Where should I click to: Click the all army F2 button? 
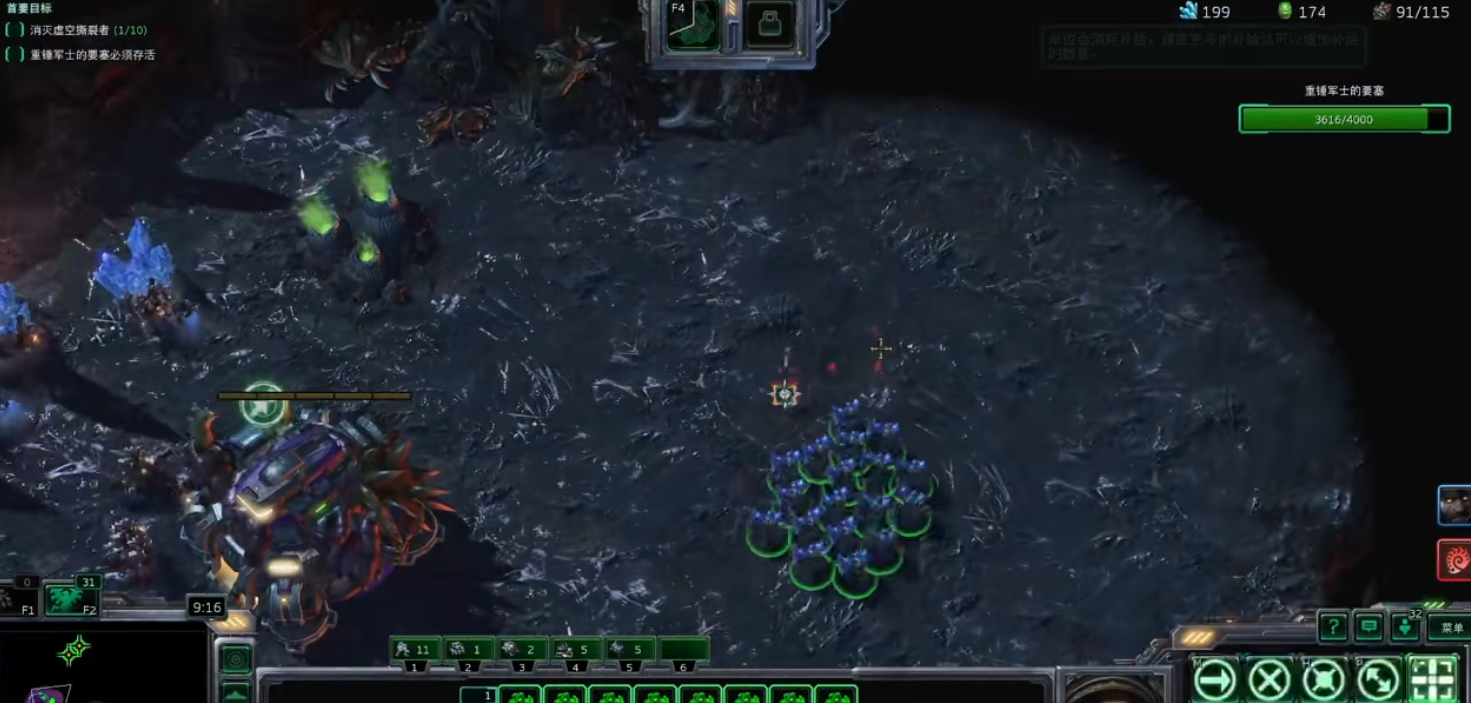tap(73, 600)
